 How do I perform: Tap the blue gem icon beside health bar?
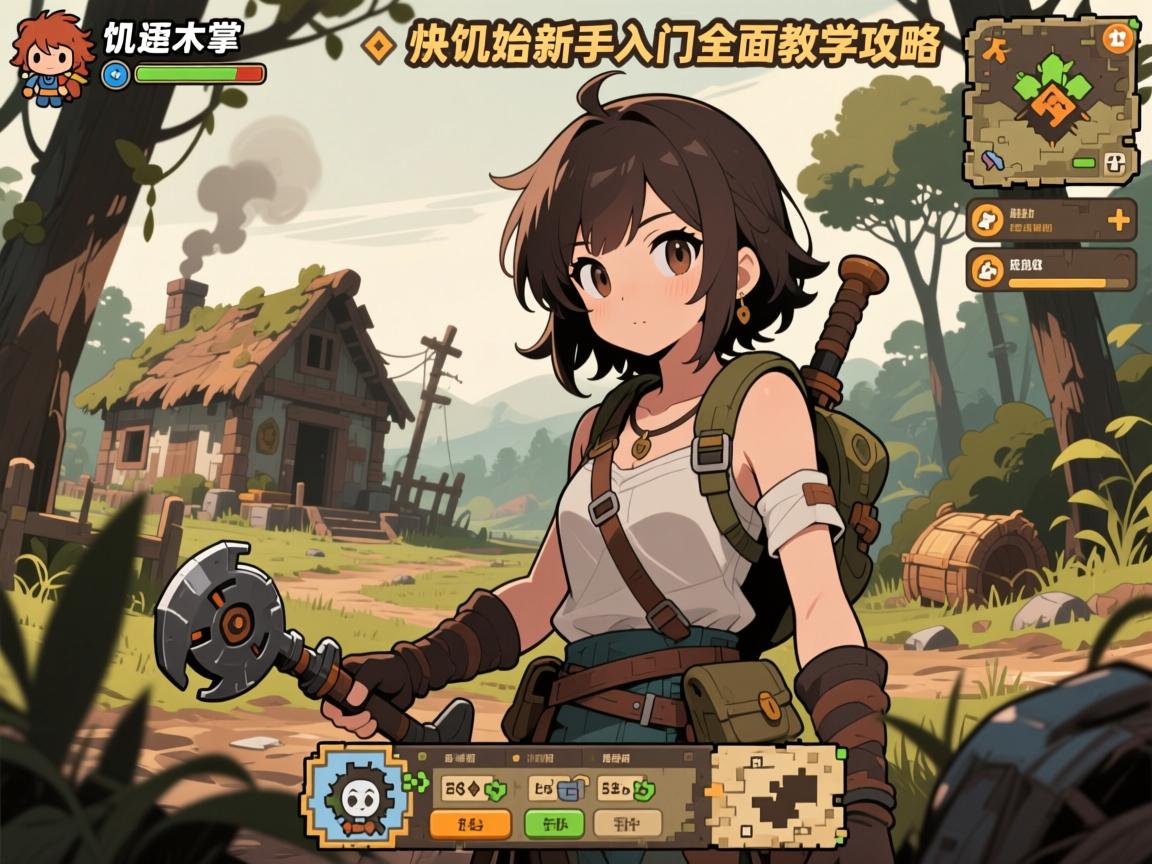pos(115,73)
